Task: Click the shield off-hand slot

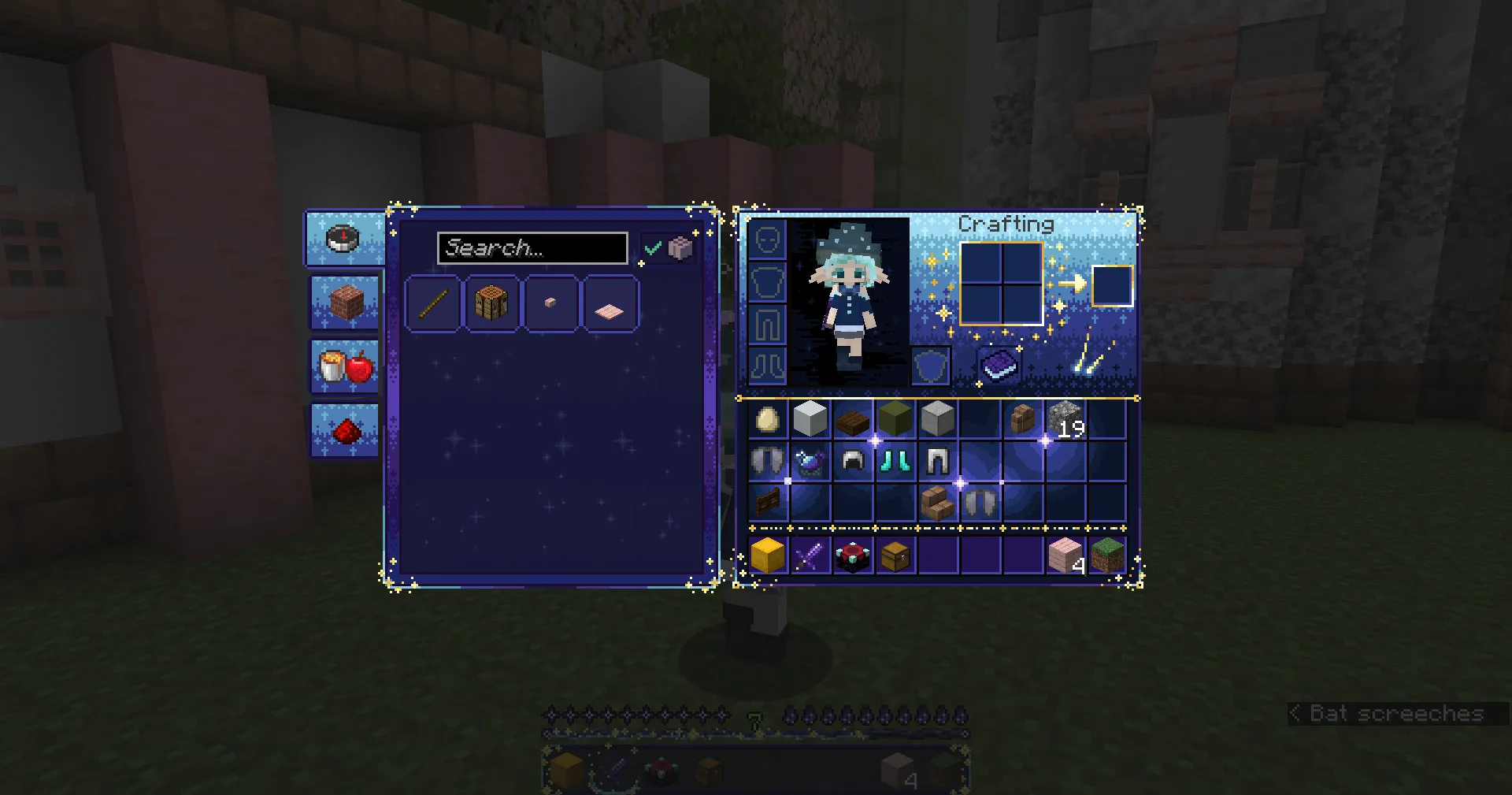Action: 930,364
